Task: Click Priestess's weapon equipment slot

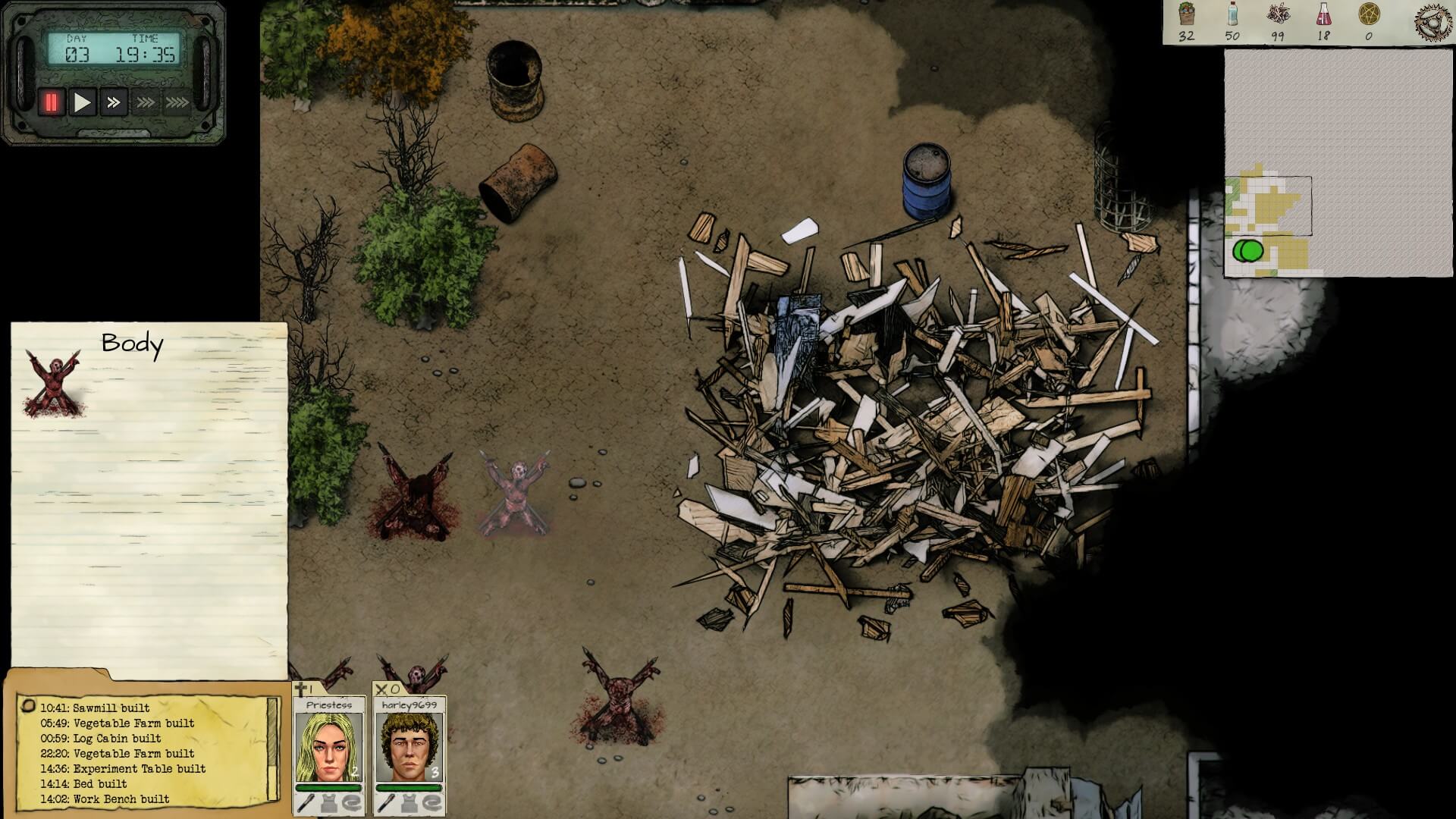Action: [305, 804]
